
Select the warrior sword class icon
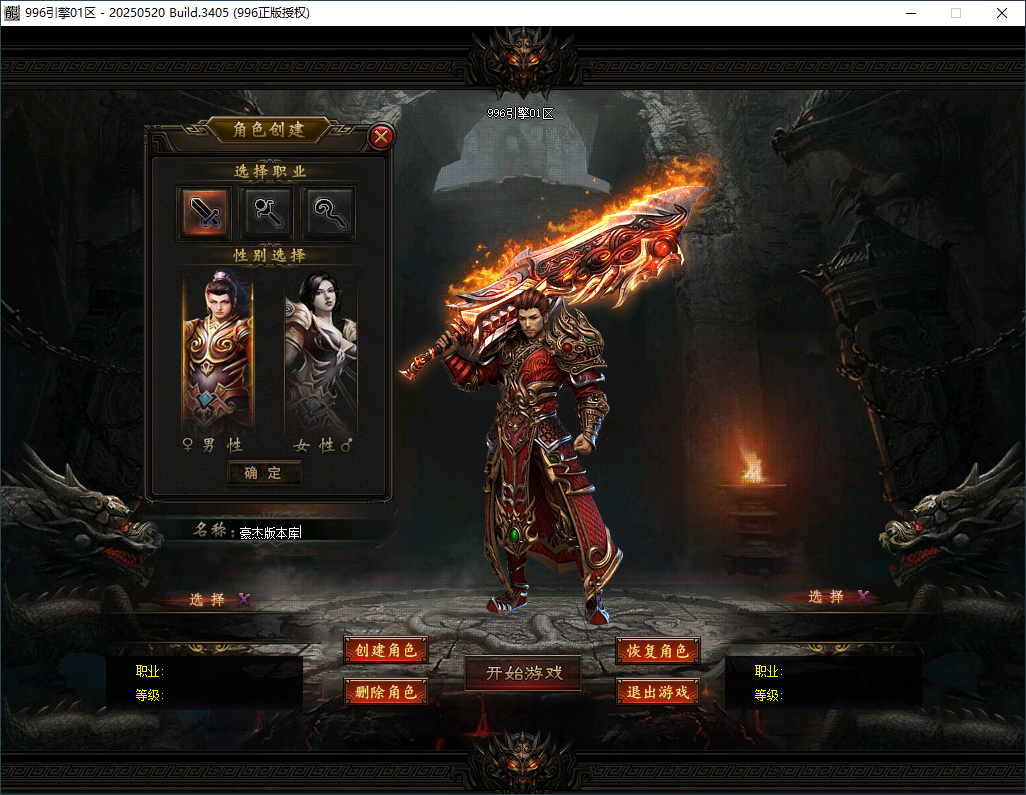coord(204,212)
